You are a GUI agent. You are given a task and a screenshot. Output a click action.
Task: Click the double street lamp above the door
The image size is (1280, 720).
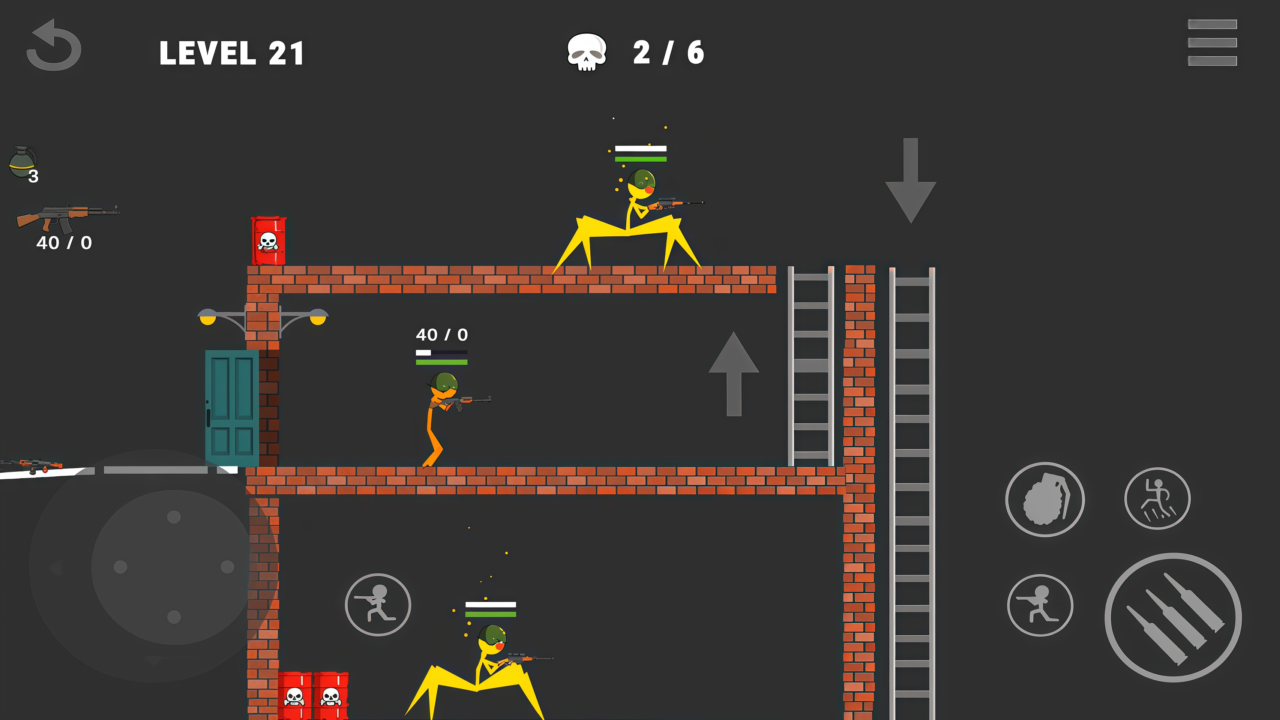263,320
